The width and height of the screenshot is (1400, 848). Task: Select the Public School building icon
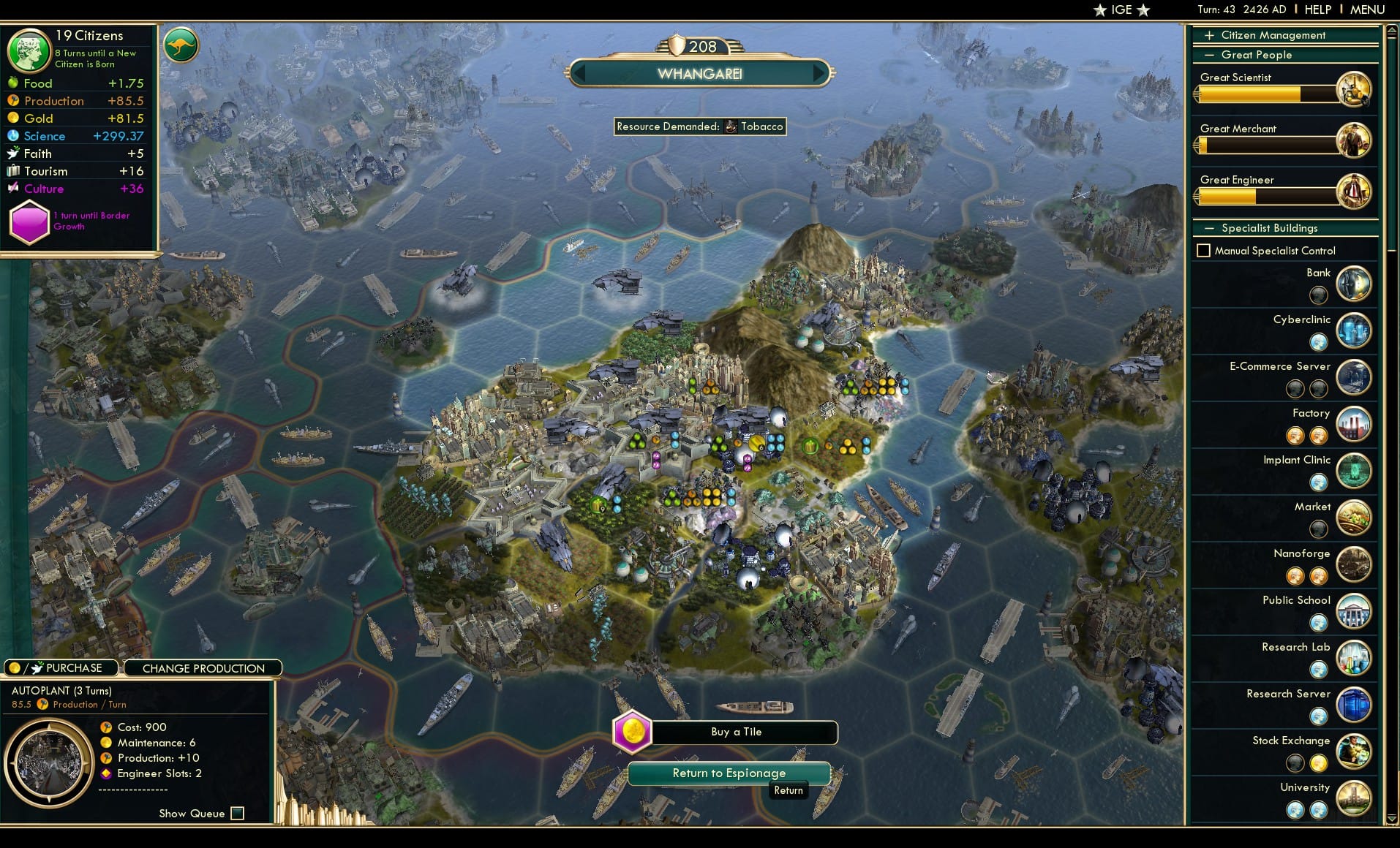click(1354, 611)
